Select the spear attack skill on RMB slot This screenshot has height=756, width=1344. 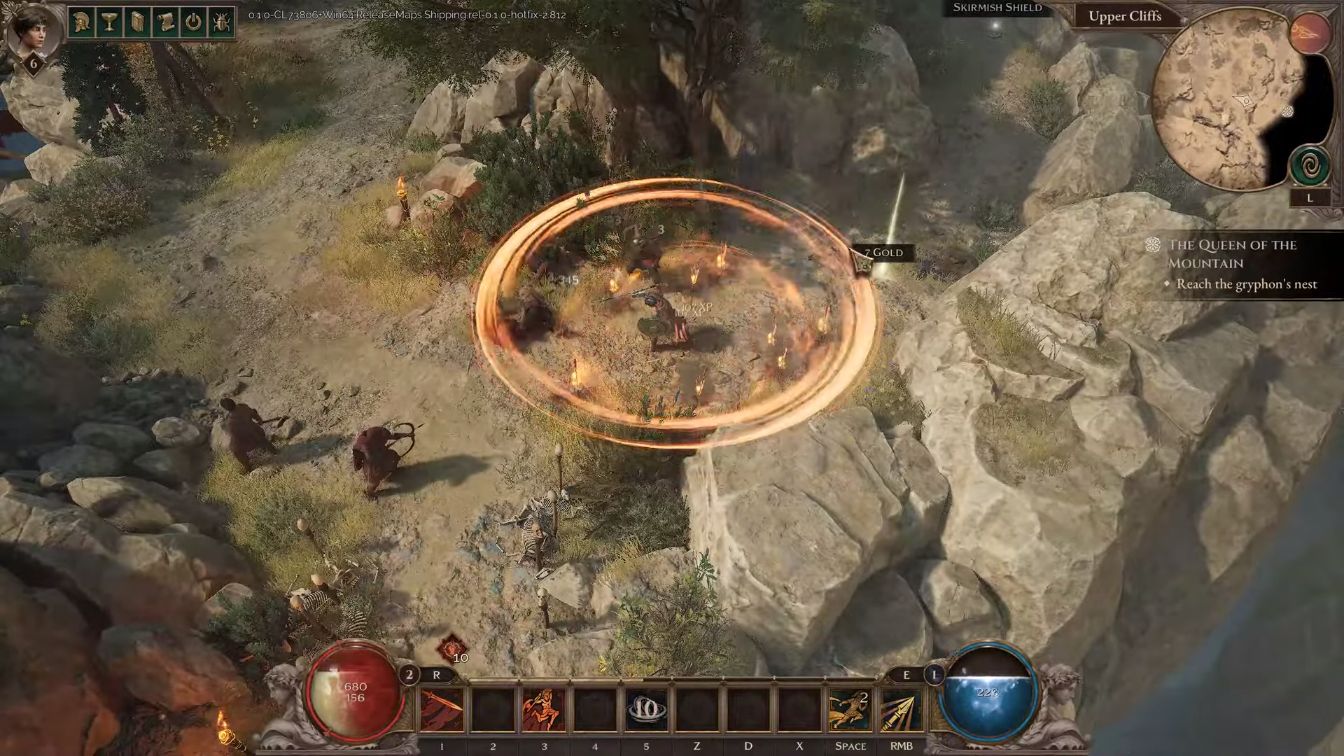901,709
